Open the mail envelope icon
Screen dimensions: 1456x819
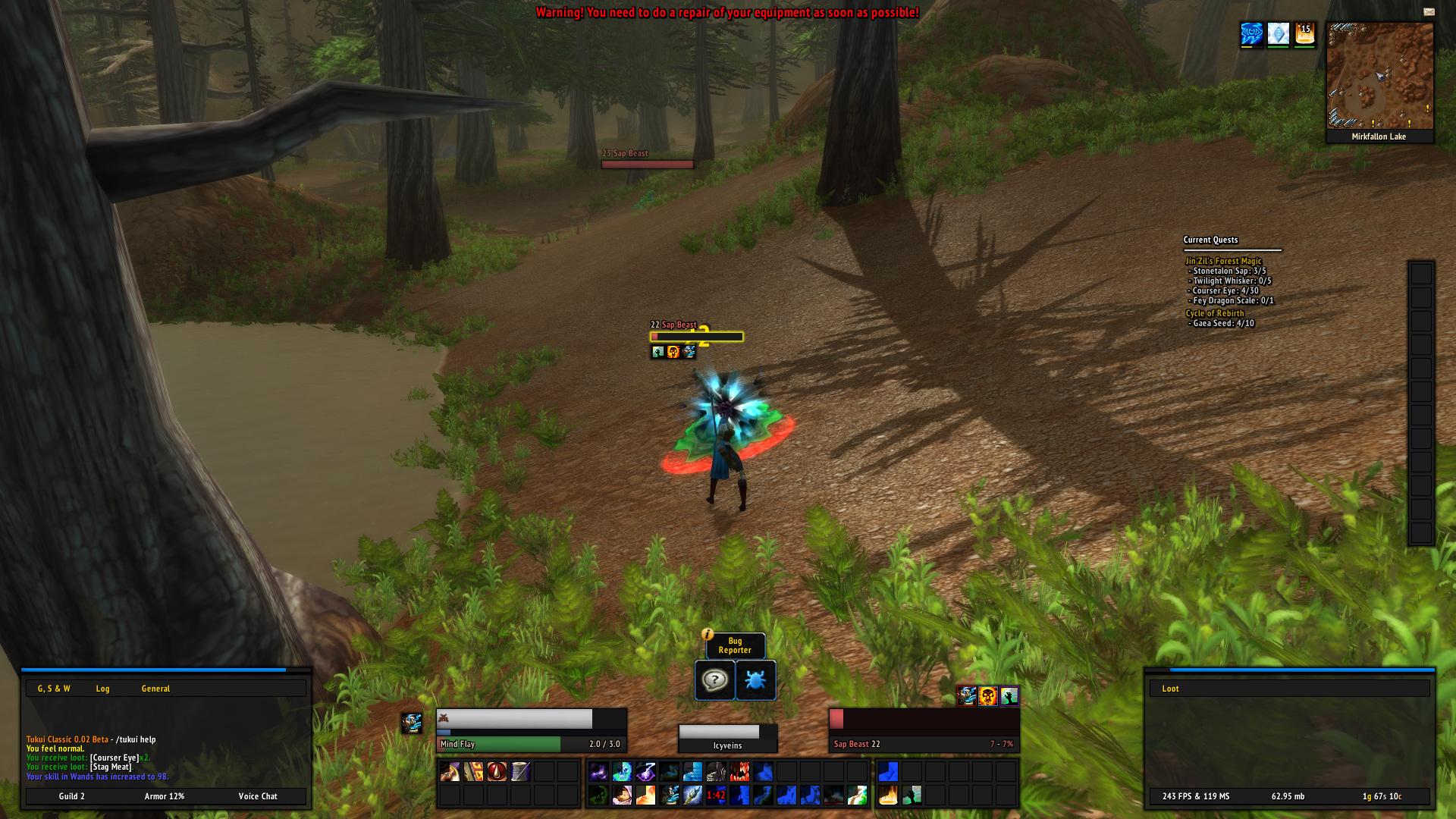pos(1429,11)
